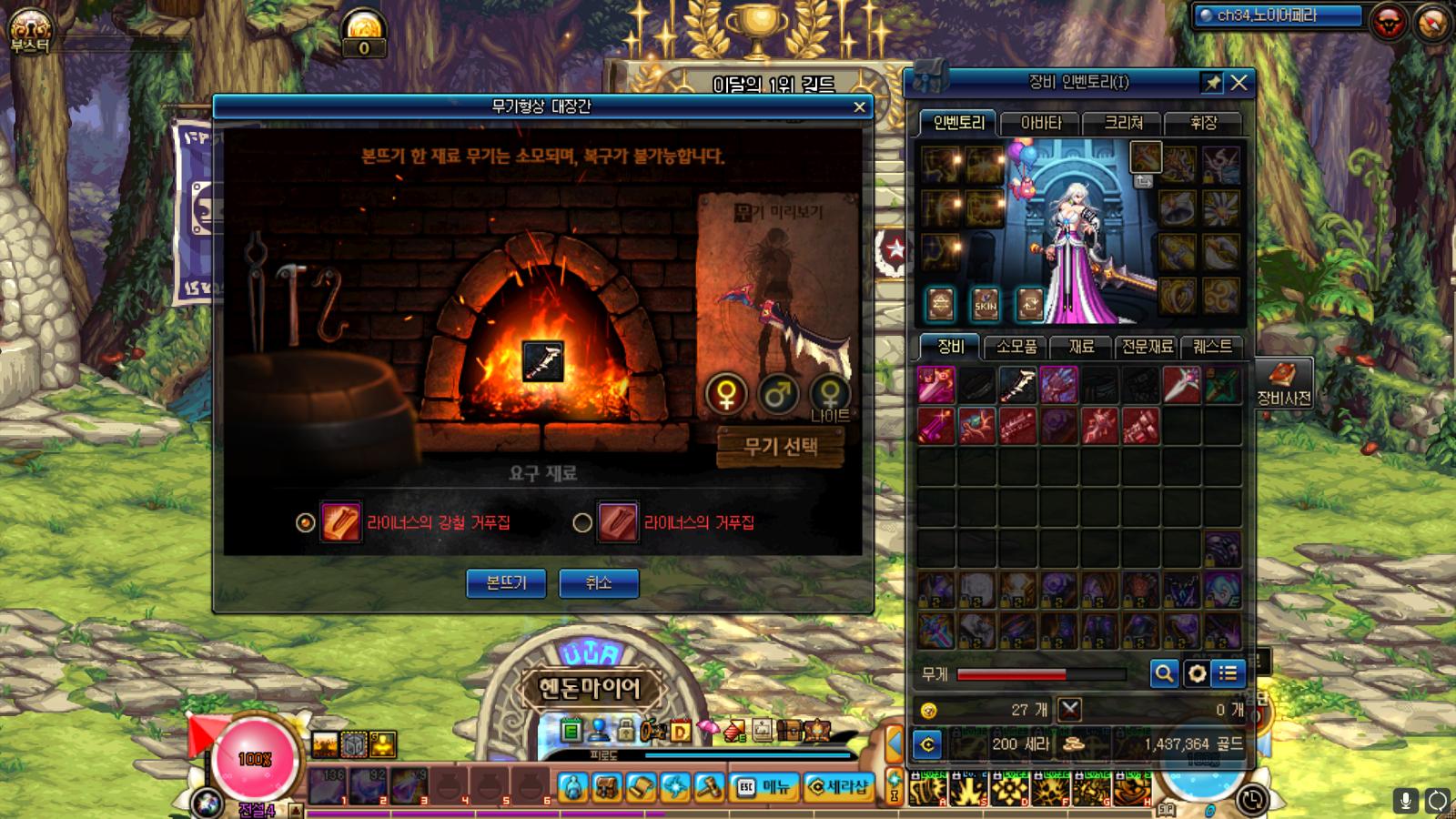Open the 장비사전 equipment dictionary

coord(1283,382)
